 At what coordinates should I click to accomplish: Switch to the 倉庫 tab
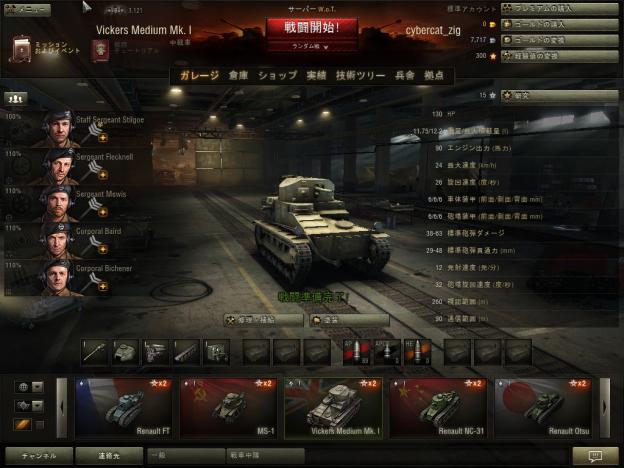coord(238,76)
